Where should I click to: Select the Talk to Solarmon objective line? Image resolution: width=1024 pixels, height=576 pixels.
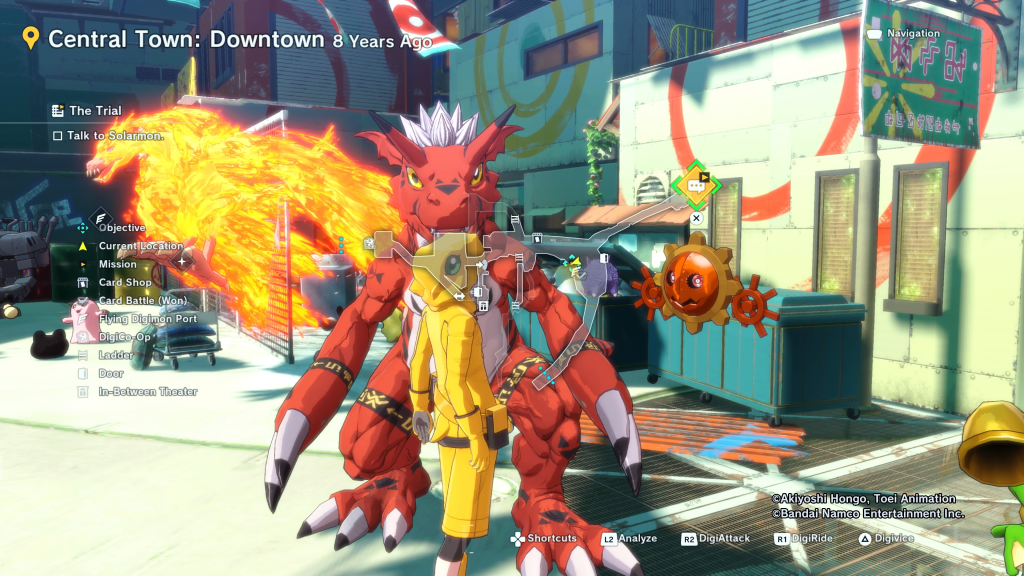tap(115, 135)
